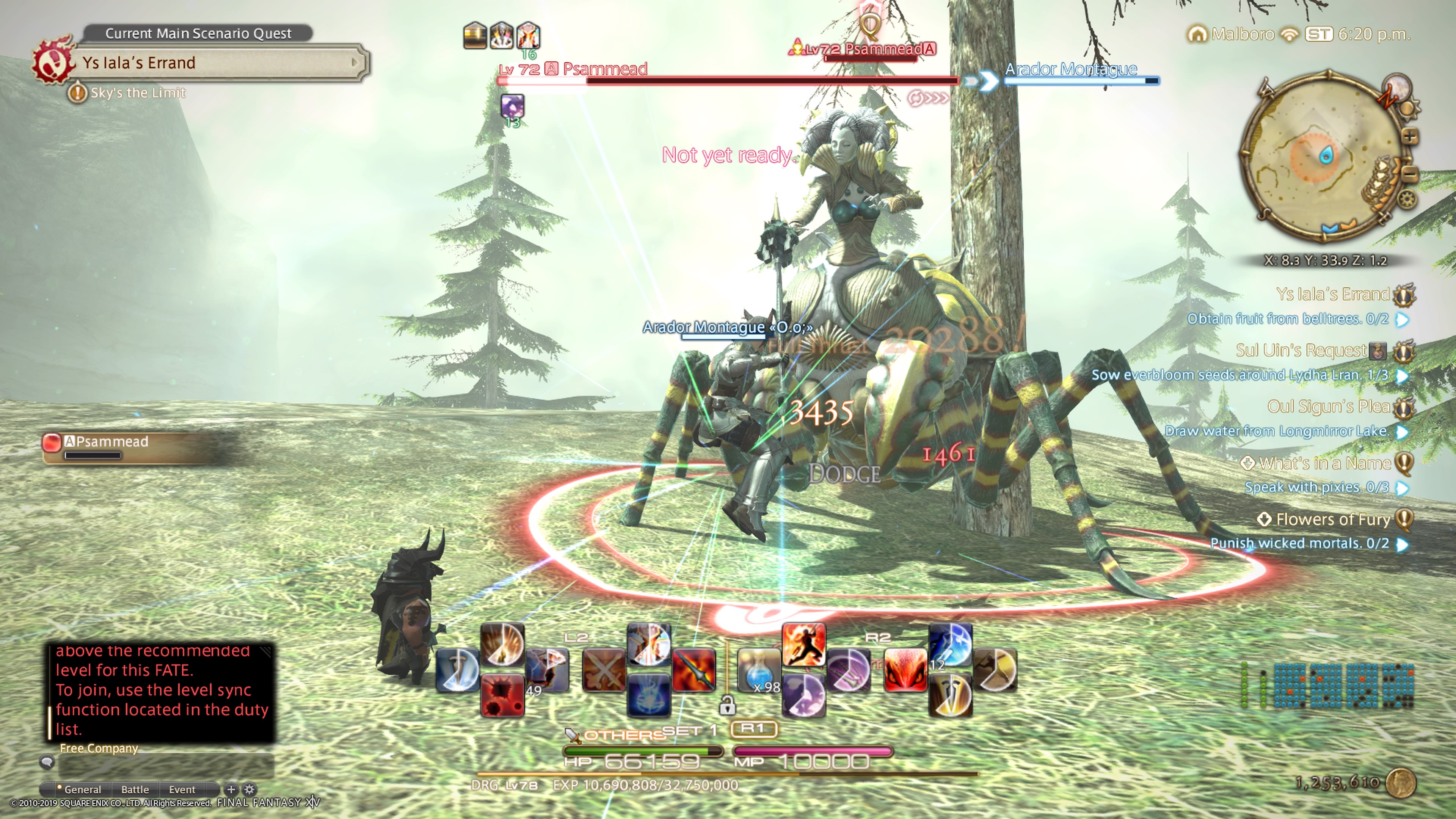Image resolution: width=1456 pixels, height=819 pixels.
Task: Select the Flowers of Fury quest tracker entry
Action: click(x=1332, y=519)
